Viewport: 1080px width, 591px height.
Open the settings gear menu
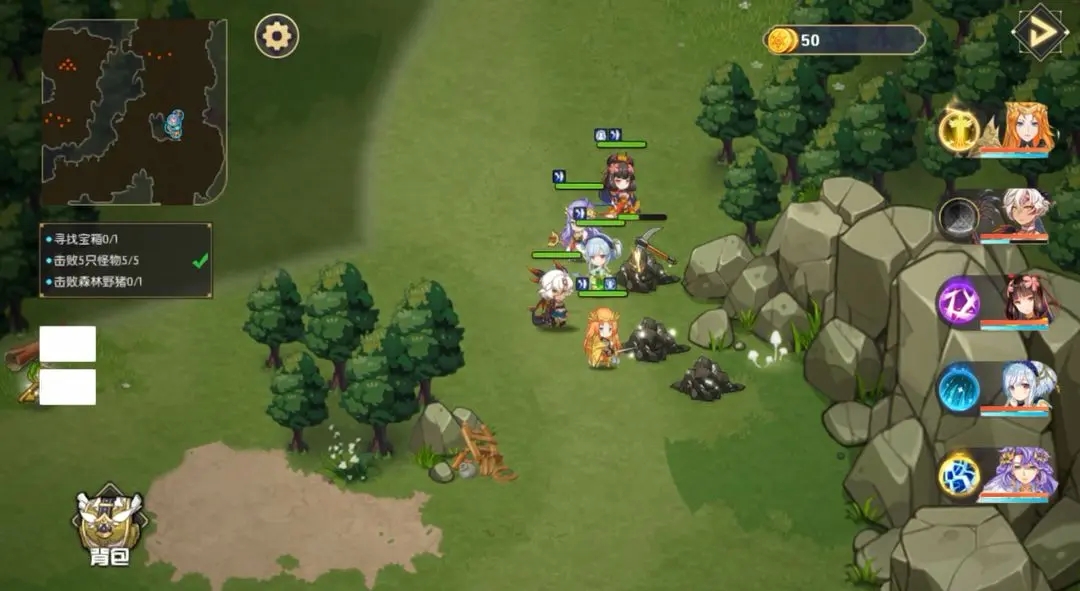click(x=276, y=36)
